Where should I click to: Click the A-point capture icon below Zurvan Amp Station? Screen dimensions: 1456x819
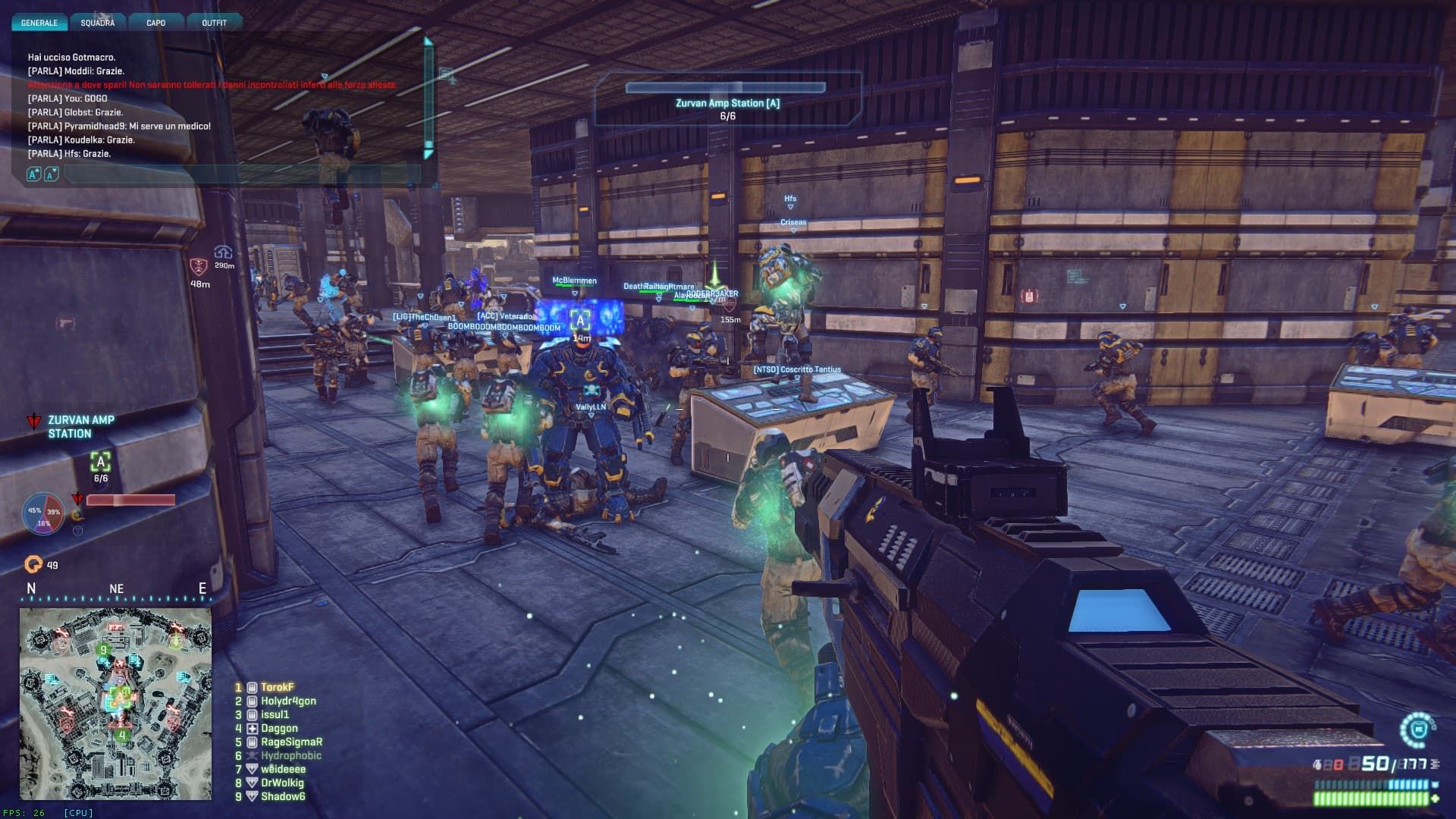tap(100, 463)
